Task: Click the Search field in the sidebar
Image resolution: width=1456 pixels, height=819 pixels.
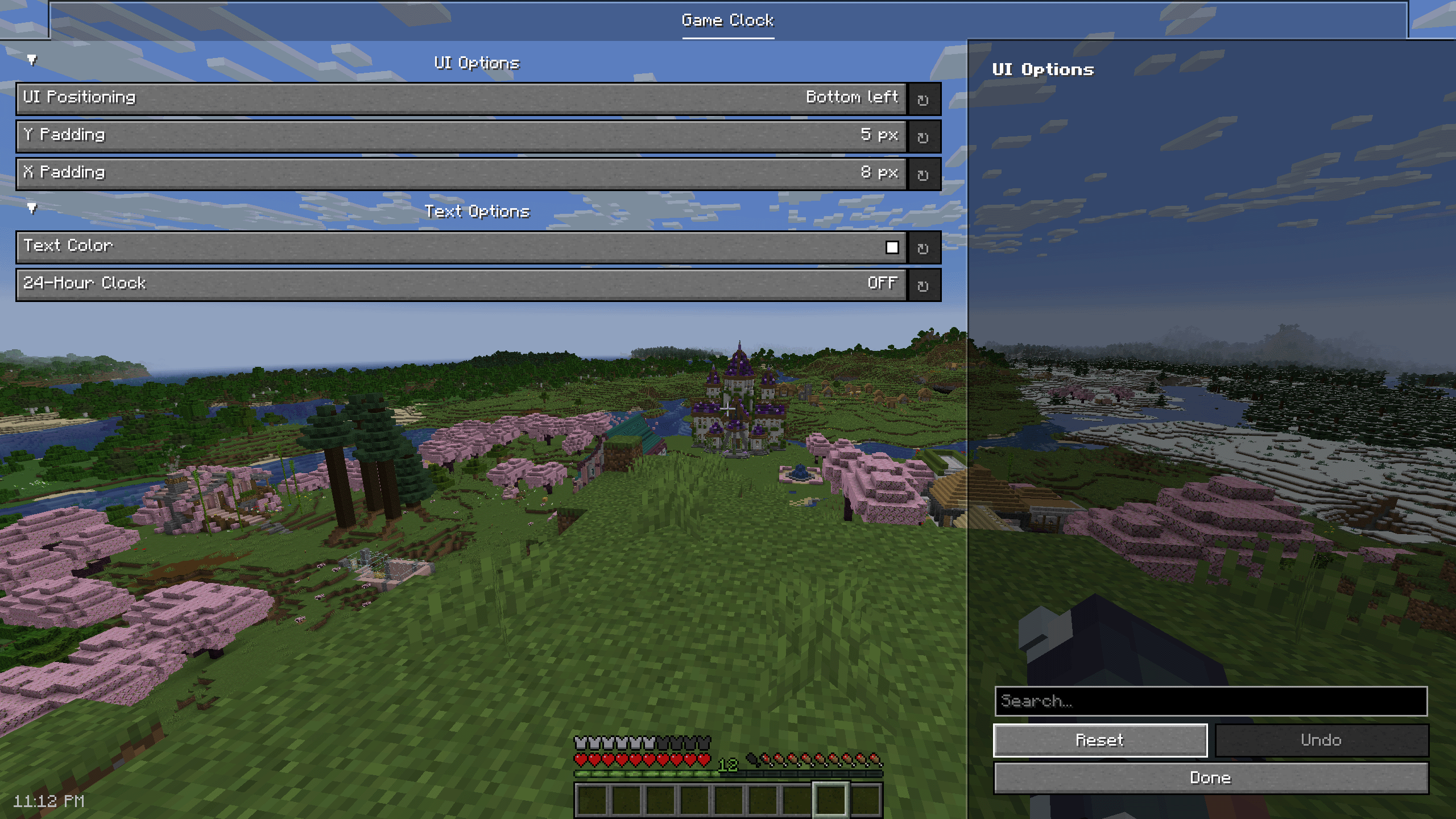Action: point(1211,702)
